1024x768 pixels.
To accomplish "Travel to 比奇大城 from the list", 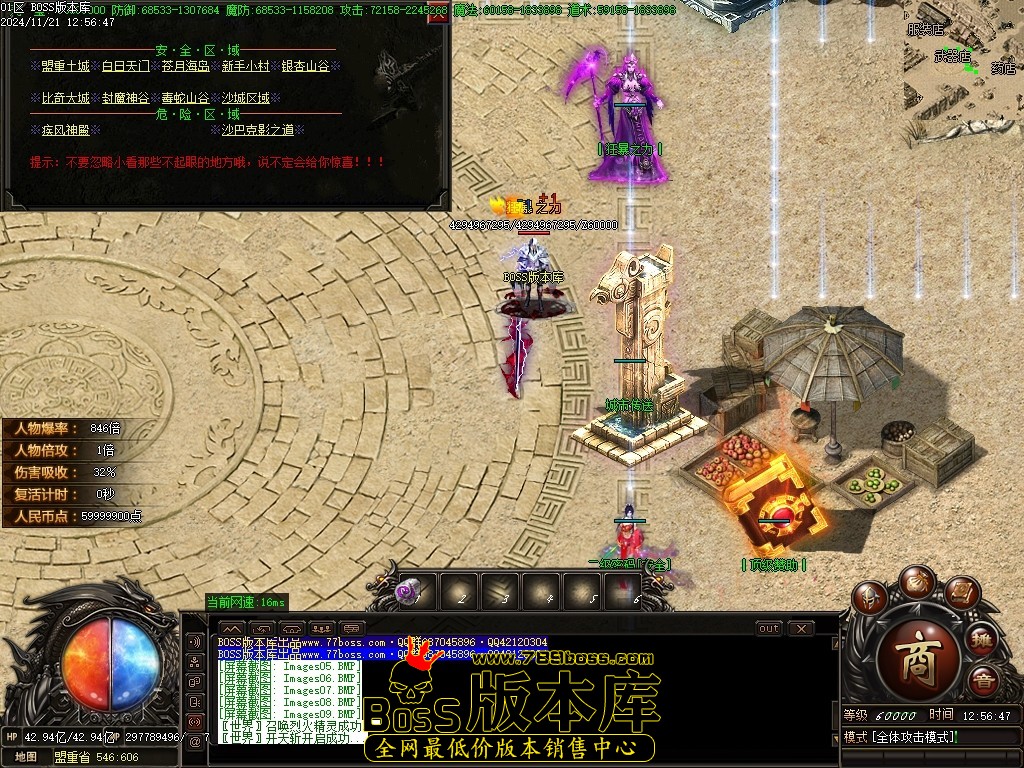I will click(x=65, y=98).
